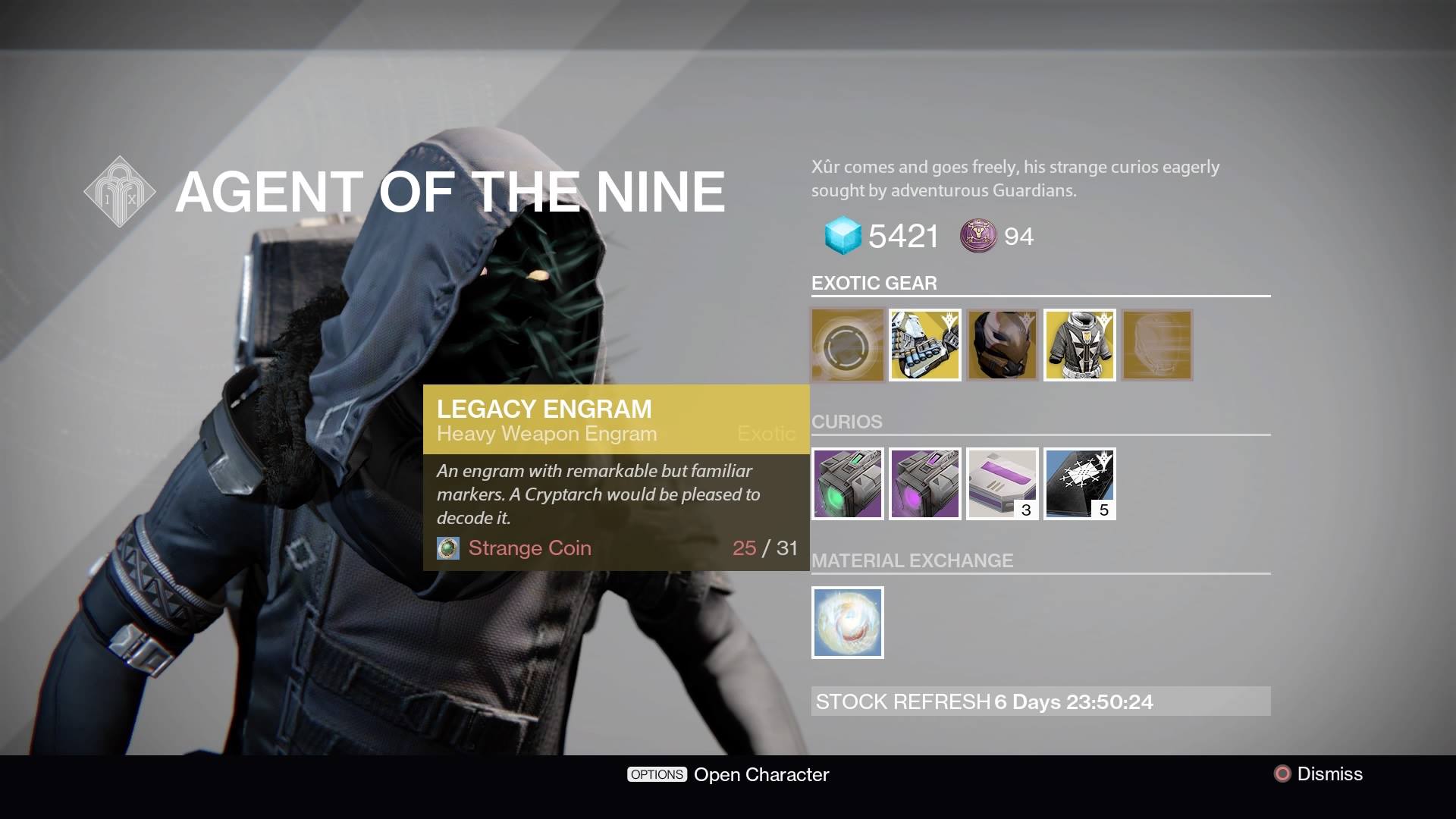Select the exotic helmet in Exotic Gear
The height and width of the screenshot is (819, 1456).
click(1002, 345)
